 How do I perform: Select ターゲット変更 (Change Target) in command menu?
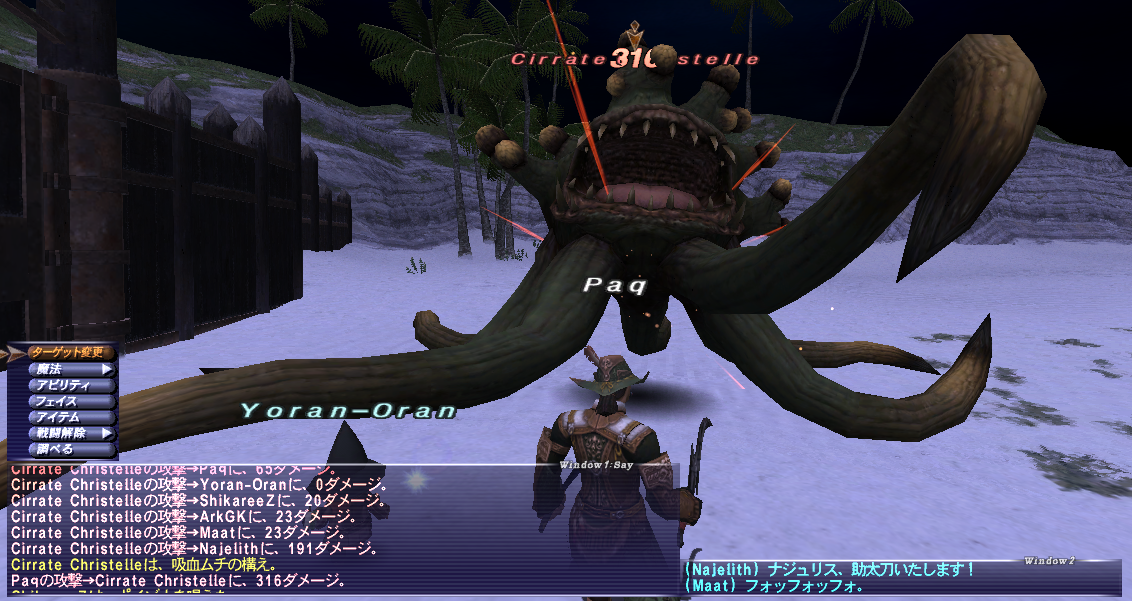tap(67, 352)
